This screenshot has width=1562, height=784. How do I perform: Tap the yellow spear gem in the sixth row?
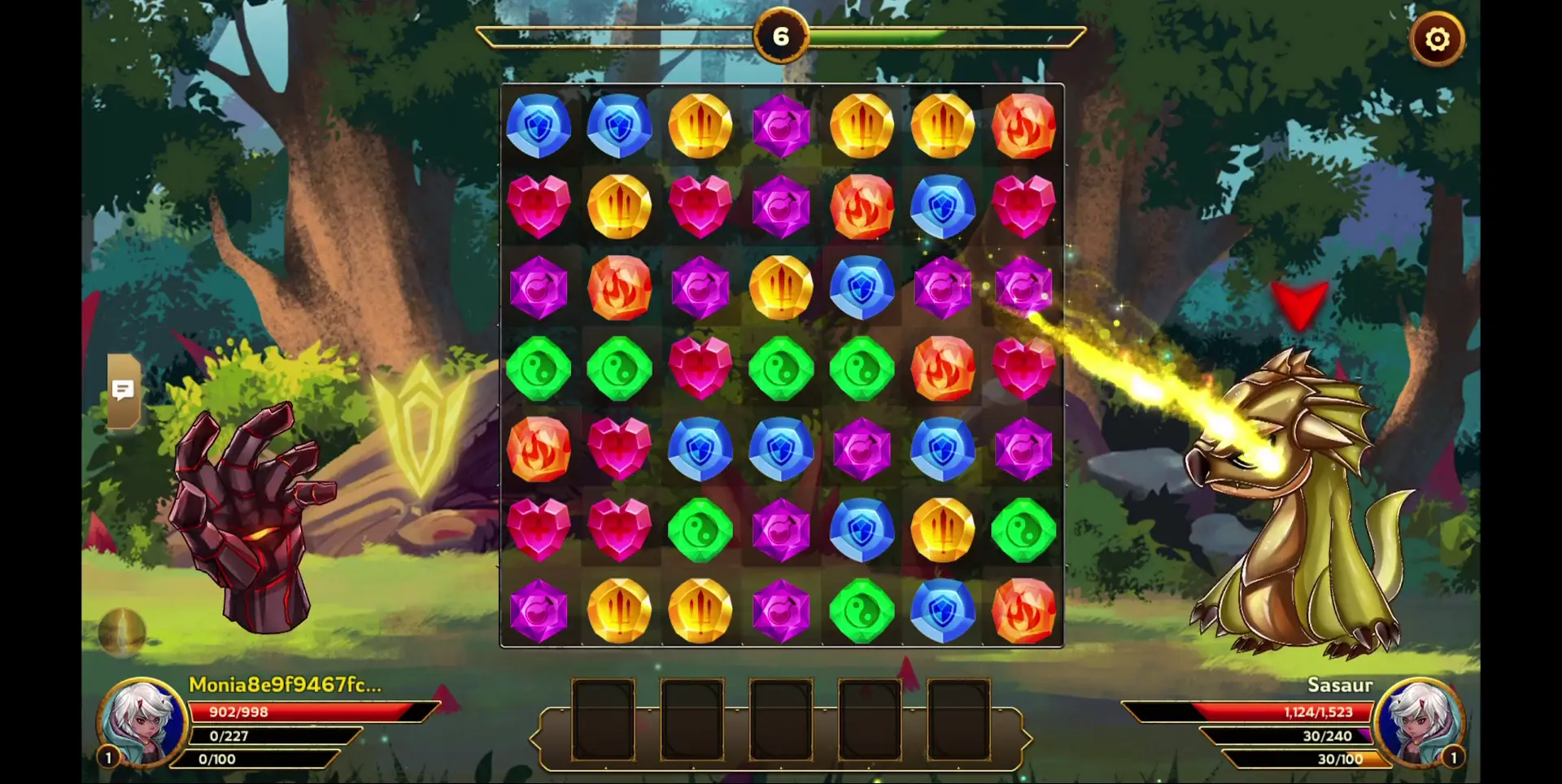(x=942, y=530)
